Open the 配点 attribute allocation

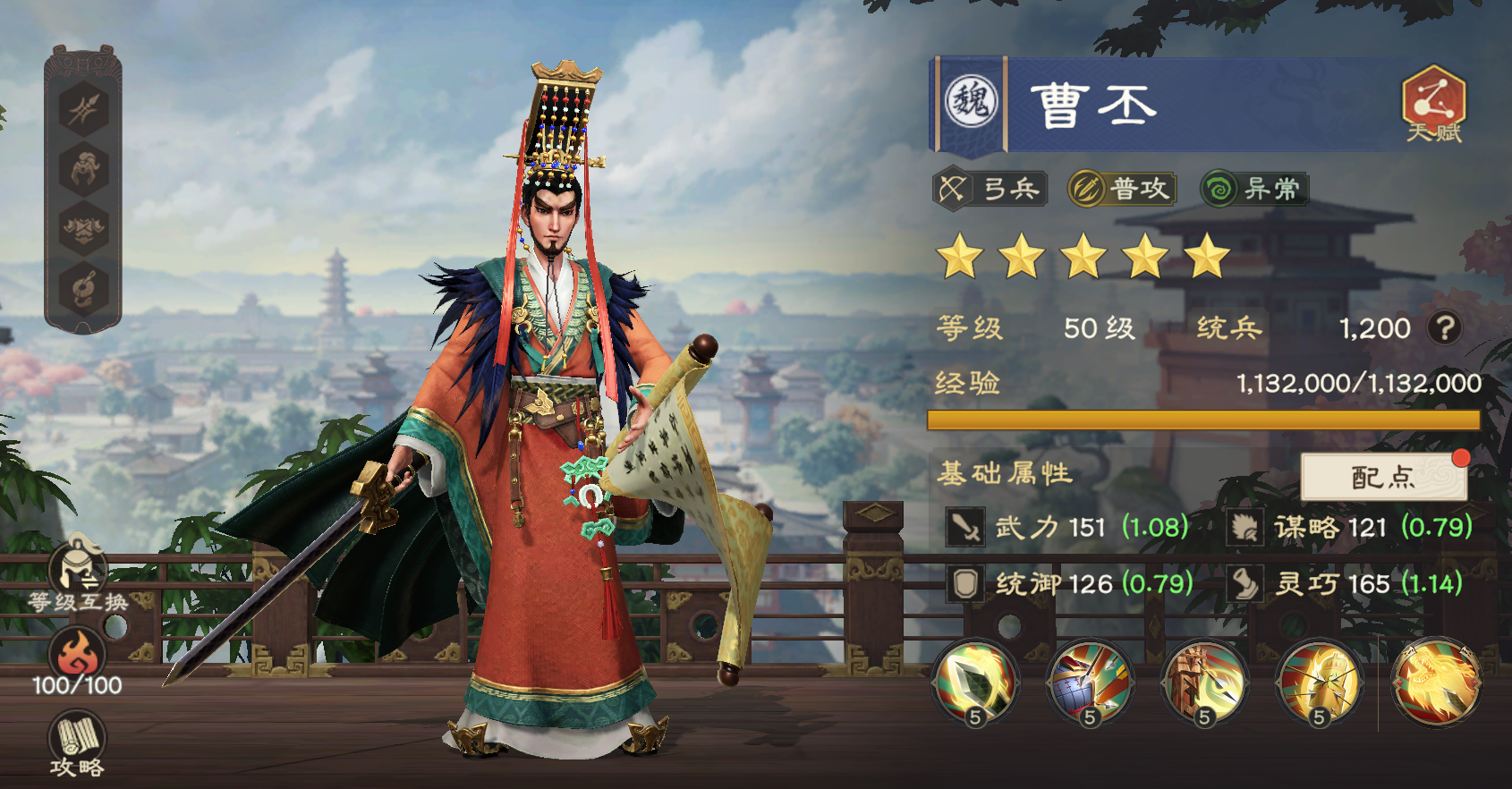(1383, 477)
